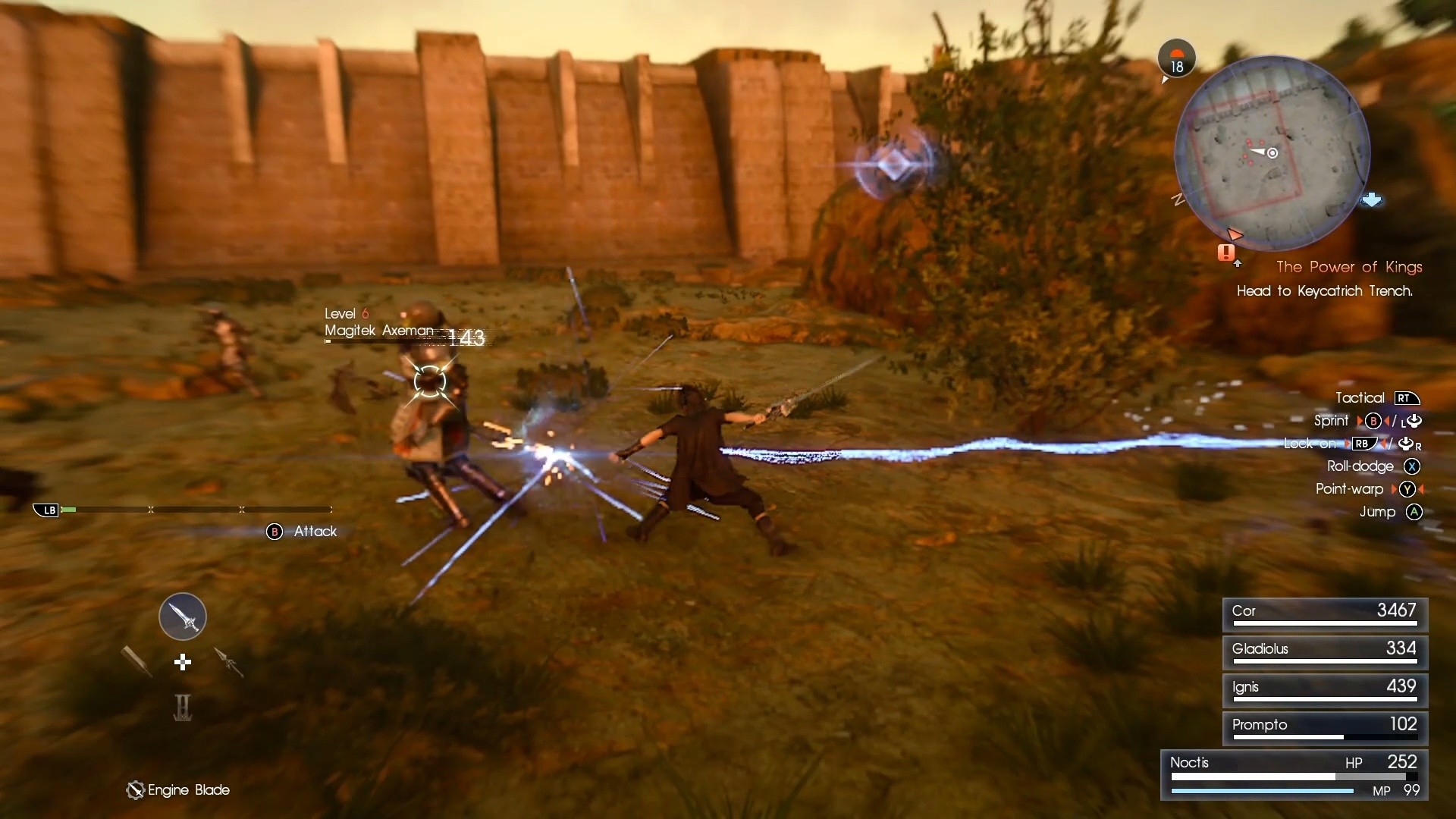Click the blue waypoint arrow on the minimap
Image resolution: width=1456 pixels, height=819 pixels.
pos(1373,199)
